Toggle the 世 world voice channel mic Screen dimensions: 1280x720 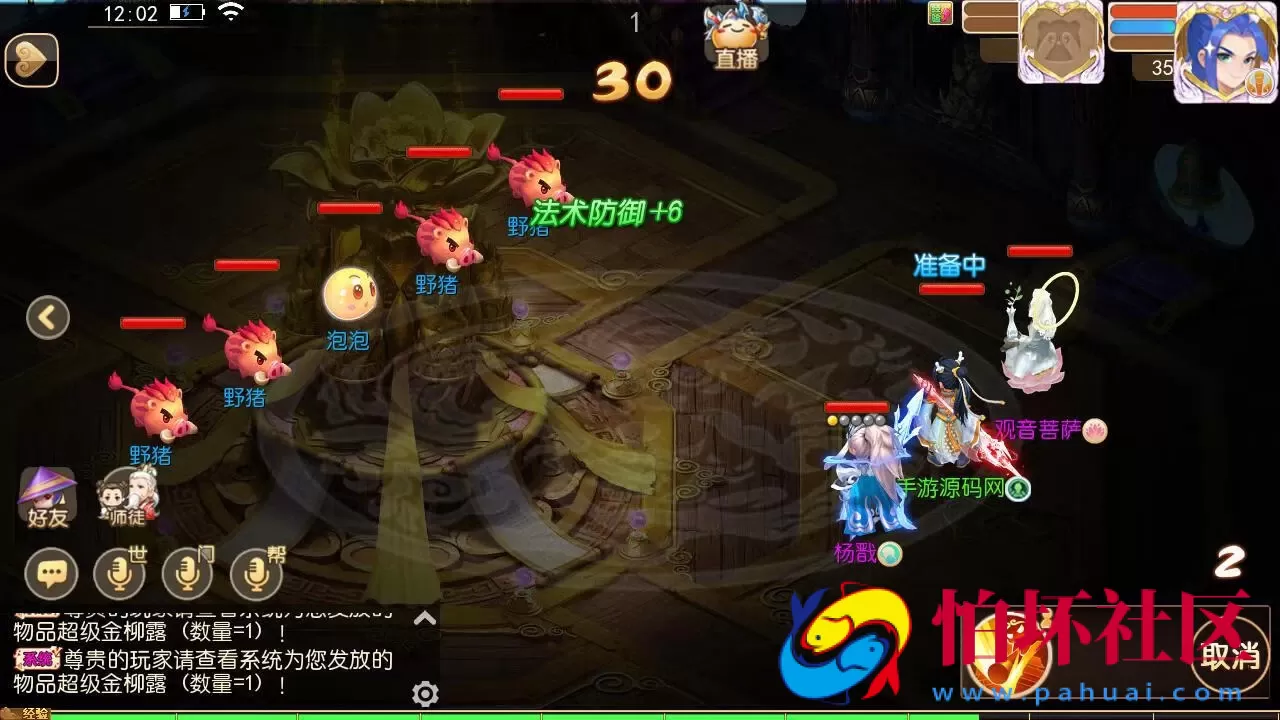click(118, 575)
